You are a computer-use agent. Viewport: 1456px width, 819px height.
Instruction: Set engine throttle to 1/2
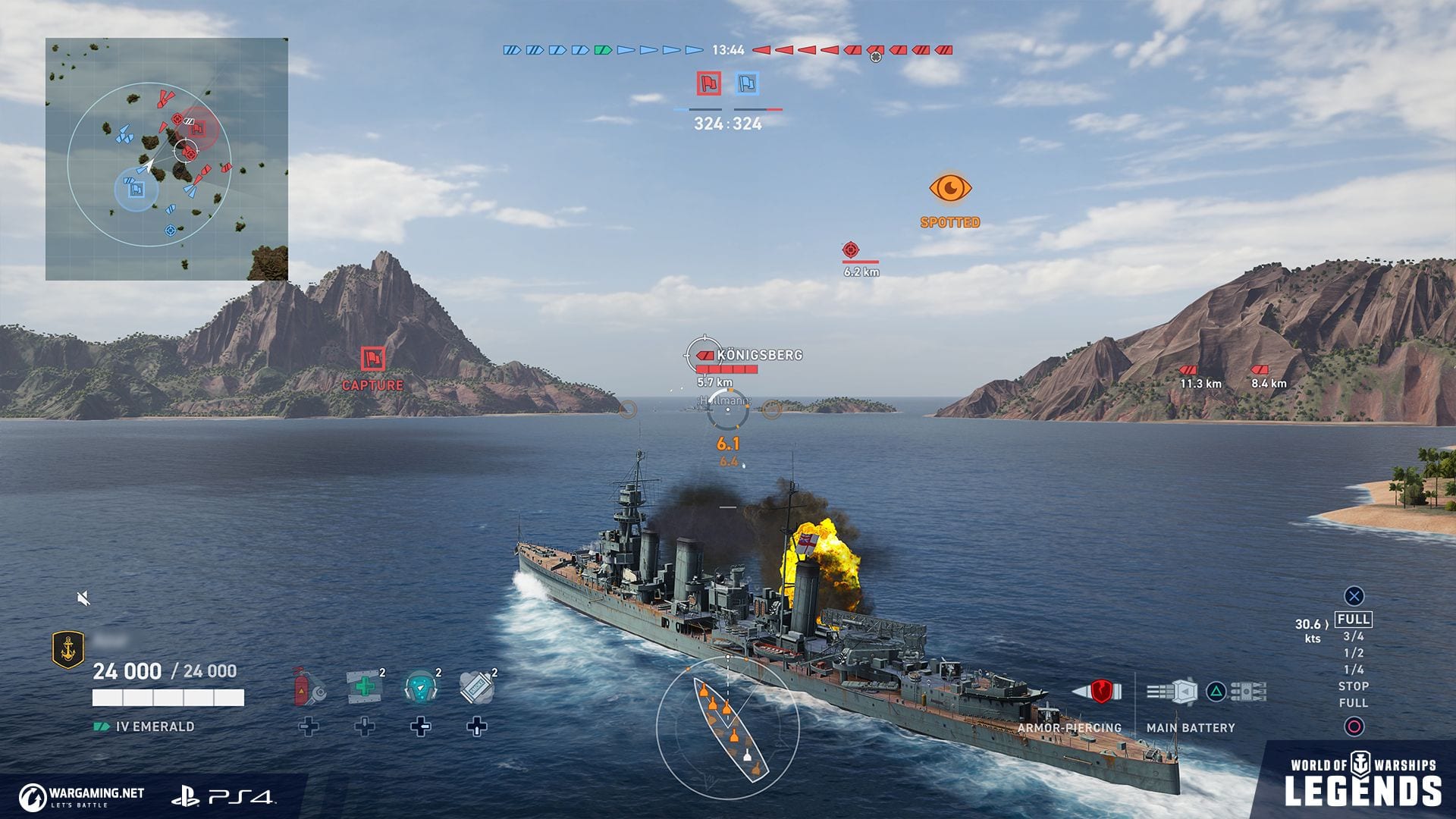[1354, 653]
